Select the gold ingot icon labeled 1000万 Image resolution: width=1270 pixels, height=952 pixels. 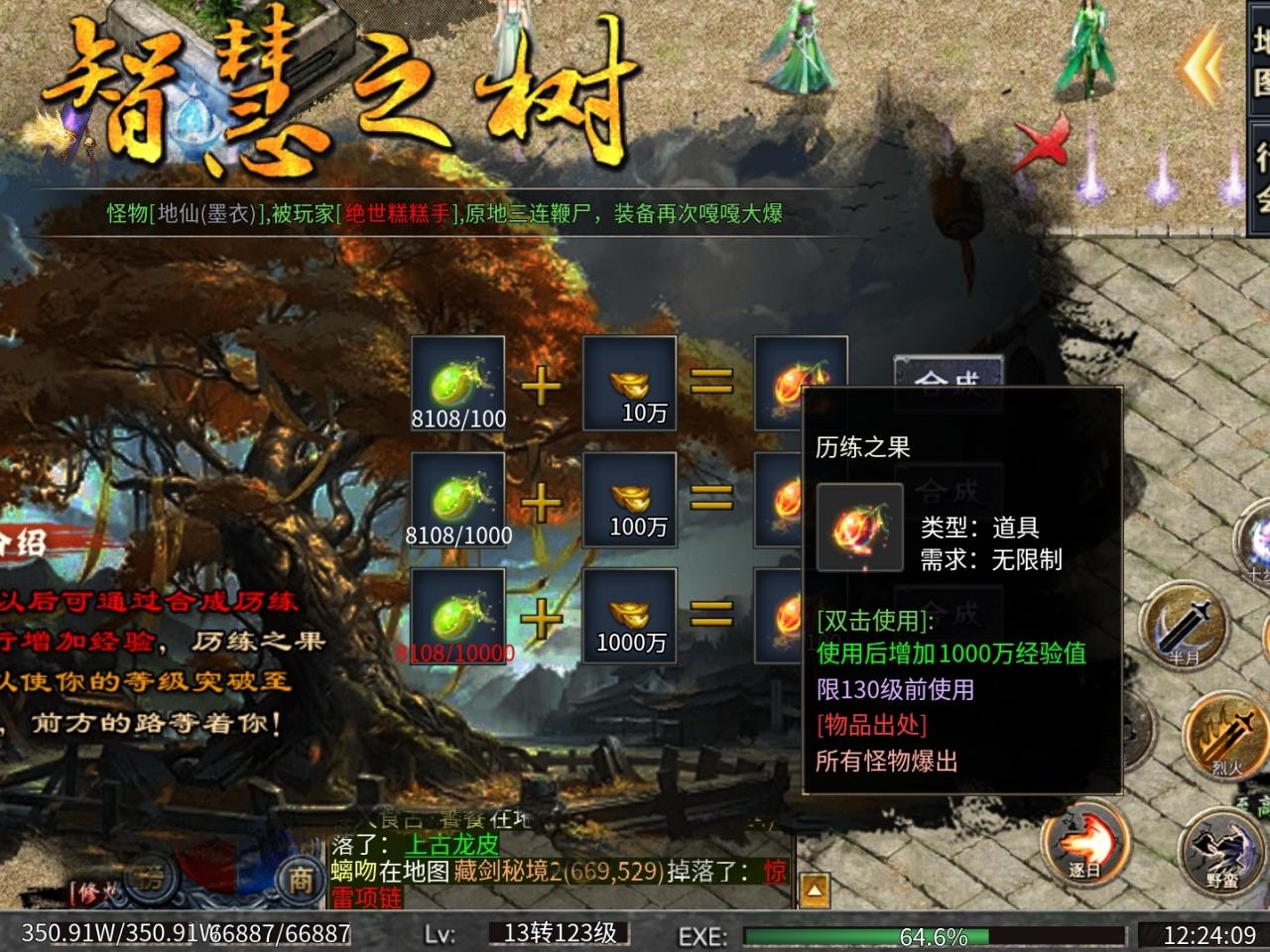[x=630, y=613]
